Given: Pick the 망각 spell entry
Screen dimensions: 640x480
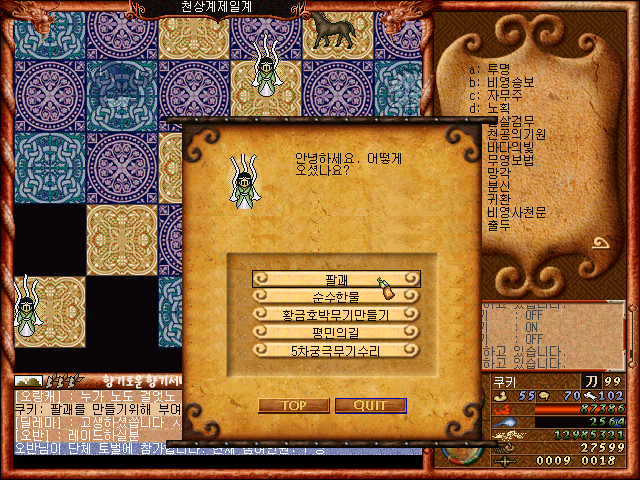Looking at the screenshot, I should (498, 173).
